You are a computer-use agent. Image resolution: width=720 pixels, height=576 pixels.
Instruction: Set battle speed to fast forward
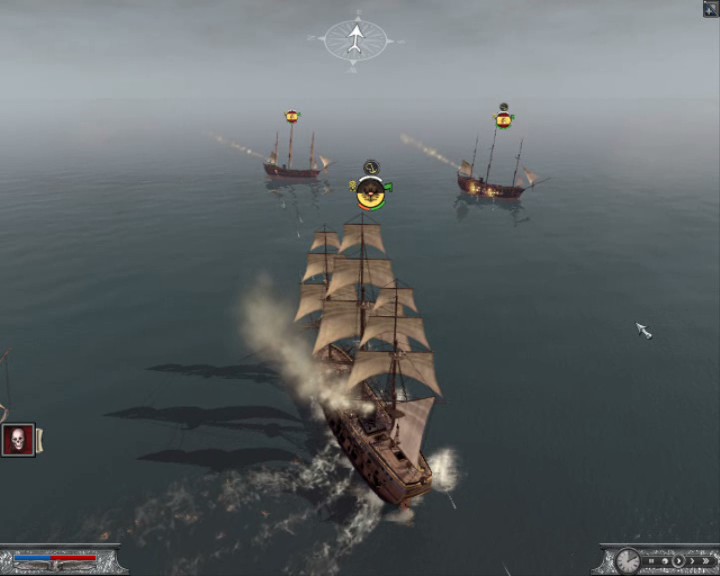coord(692,561)
